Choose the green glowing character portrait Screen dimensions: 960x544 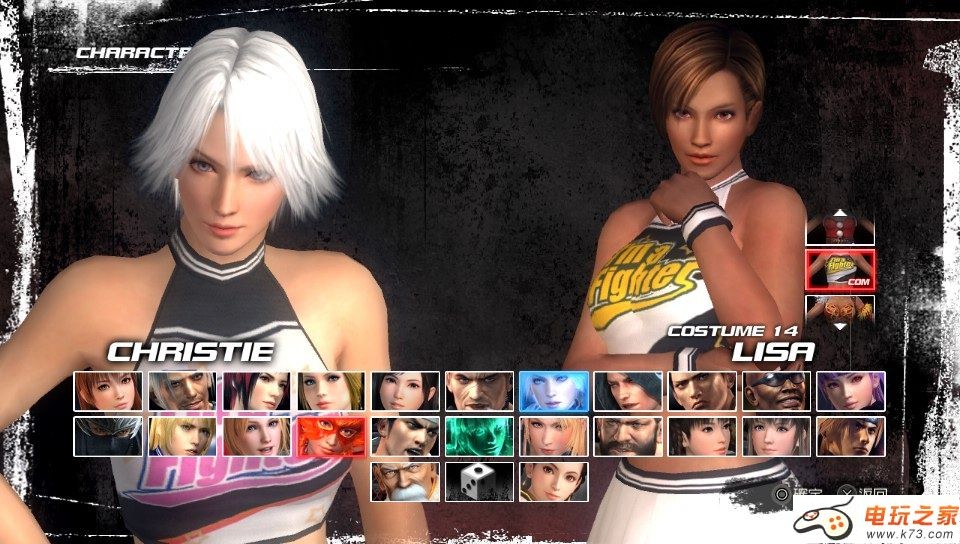pos(479,437)
